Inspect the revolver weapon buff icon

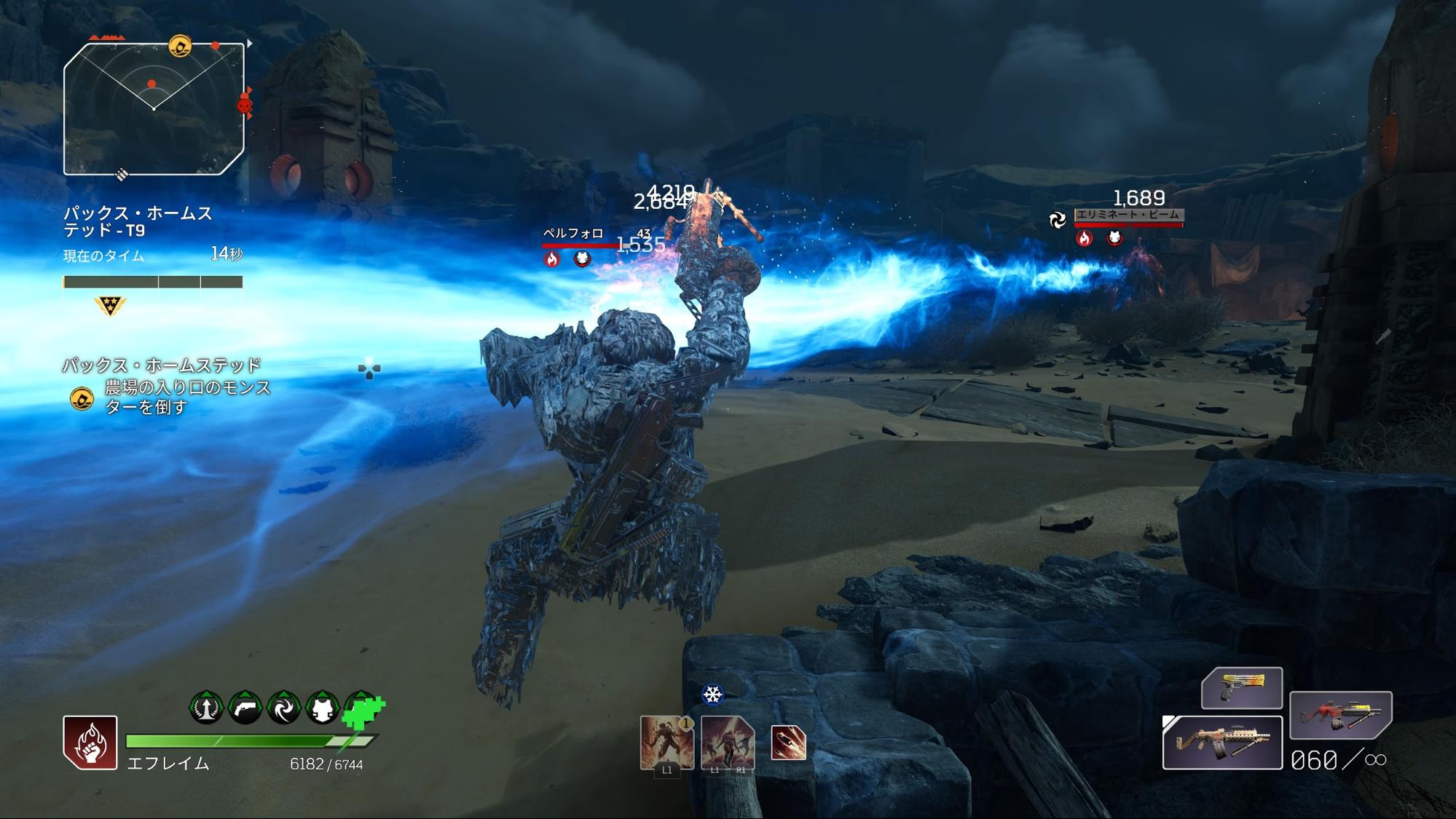tap(245, 707)
